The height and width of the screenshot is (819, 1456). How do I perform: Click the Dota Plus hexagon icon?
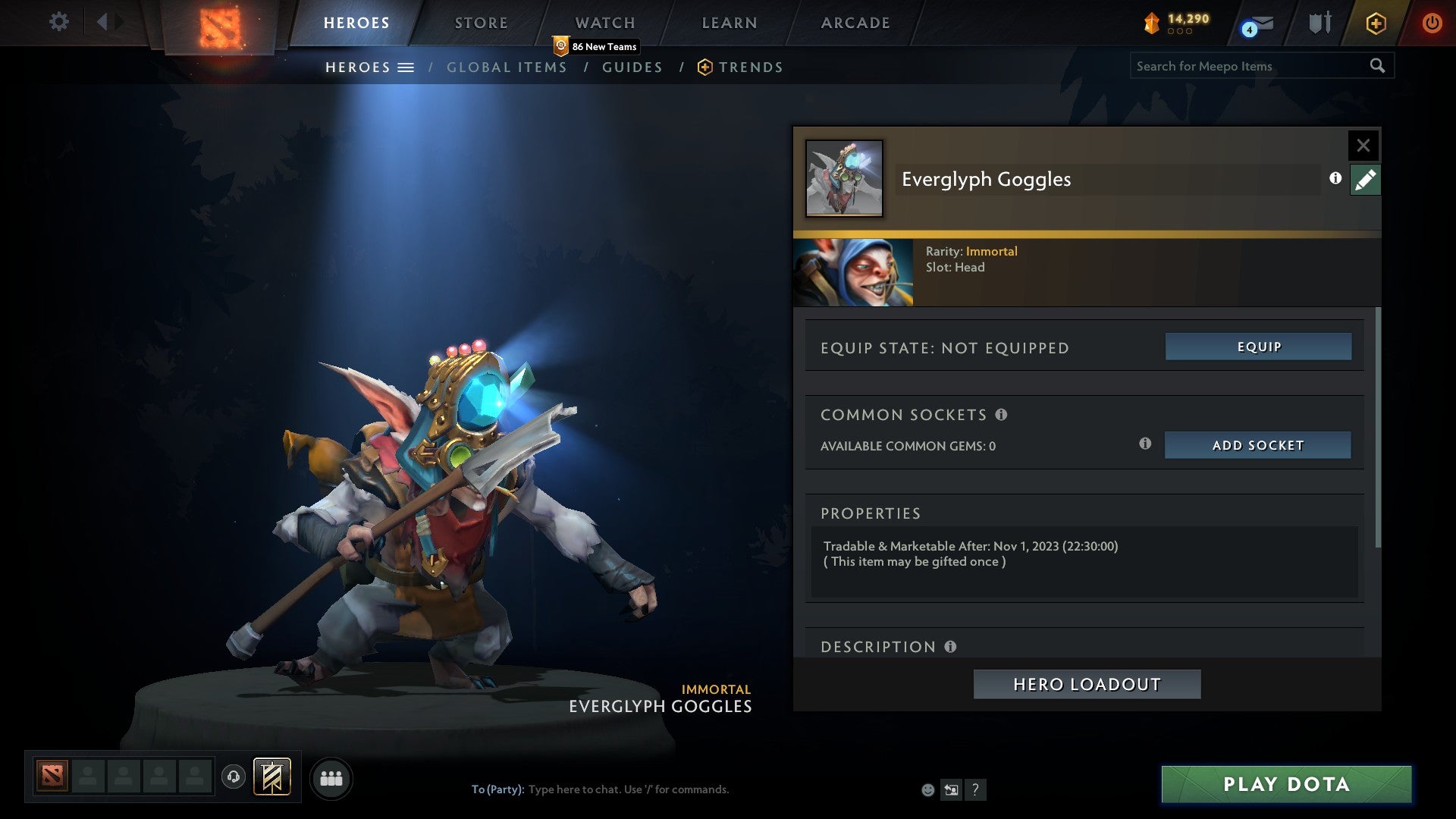[x=1375, y=23]
